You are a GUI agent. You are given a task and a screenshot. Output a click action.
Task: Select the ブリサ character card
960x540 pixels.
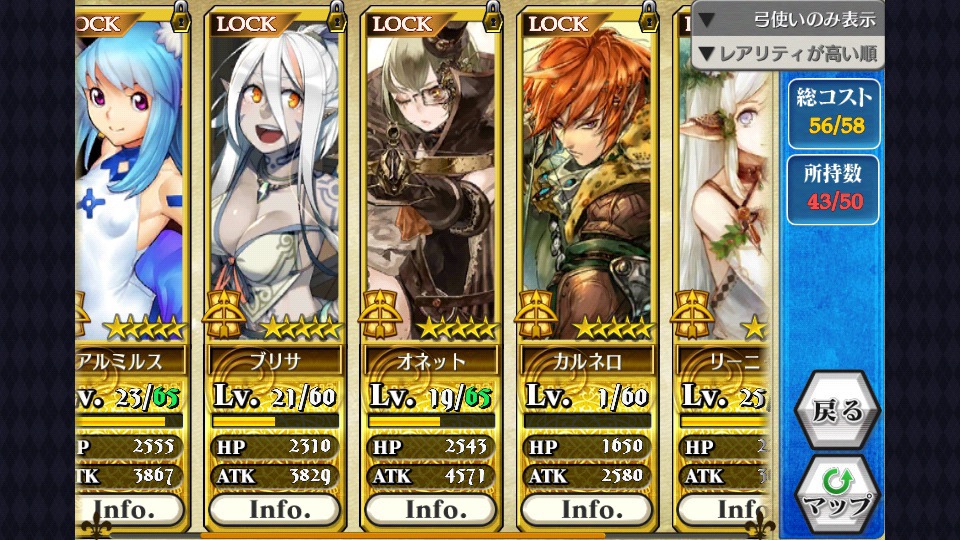pos(275,180)
